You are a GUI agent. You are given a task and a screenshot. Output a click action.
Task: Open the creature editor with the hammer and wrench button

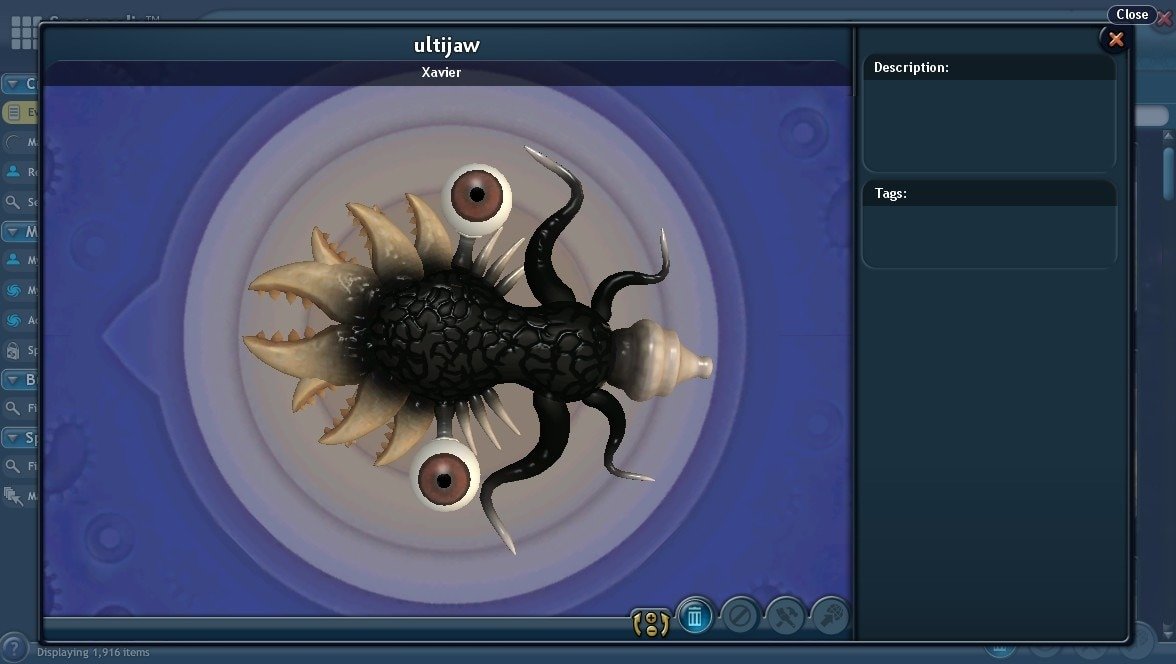coord(785,616)
